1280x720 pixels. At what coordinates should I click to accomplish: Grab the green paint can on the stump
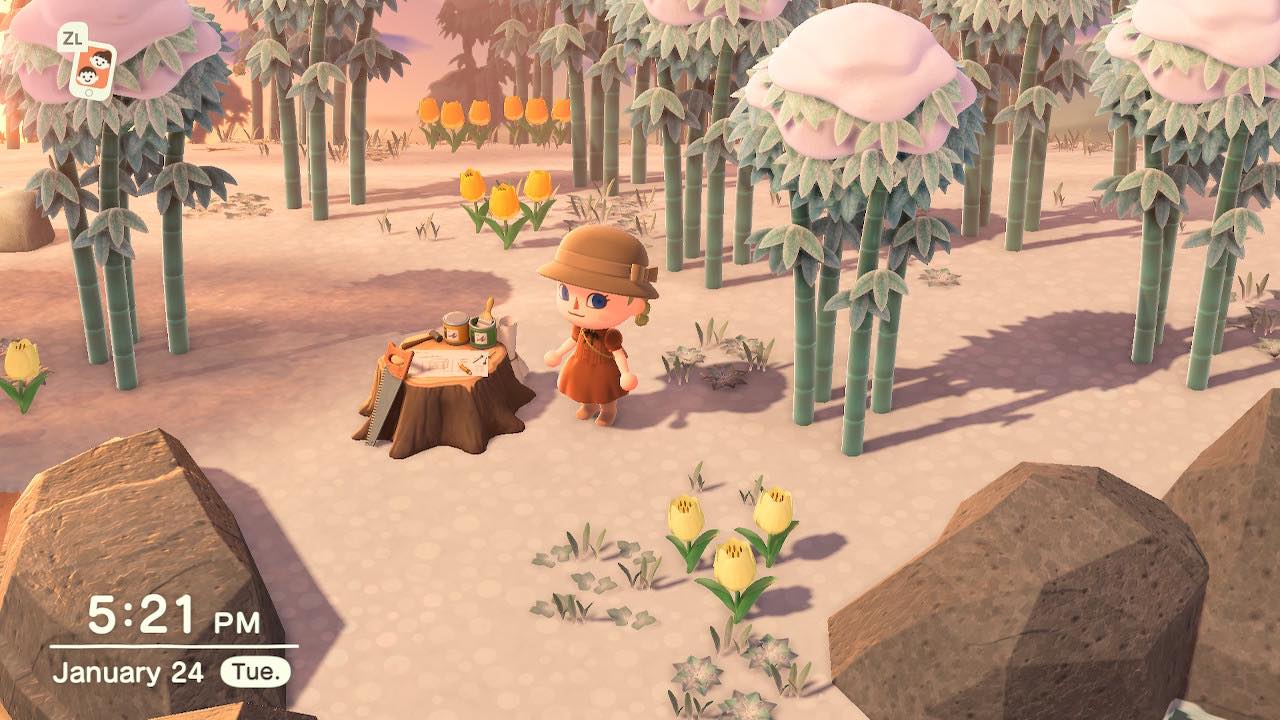(x=482, y=333)
